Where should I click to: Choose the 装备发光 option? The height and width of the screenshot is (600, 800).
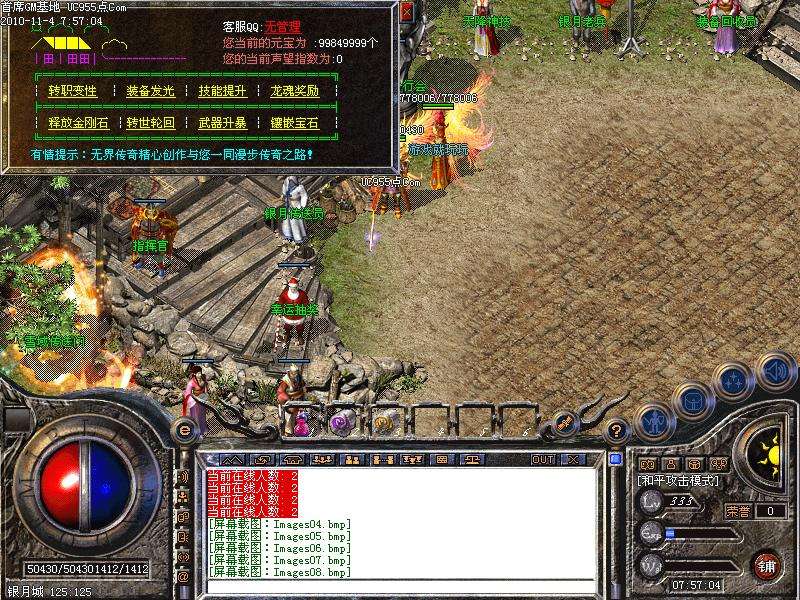coord(150,91)
